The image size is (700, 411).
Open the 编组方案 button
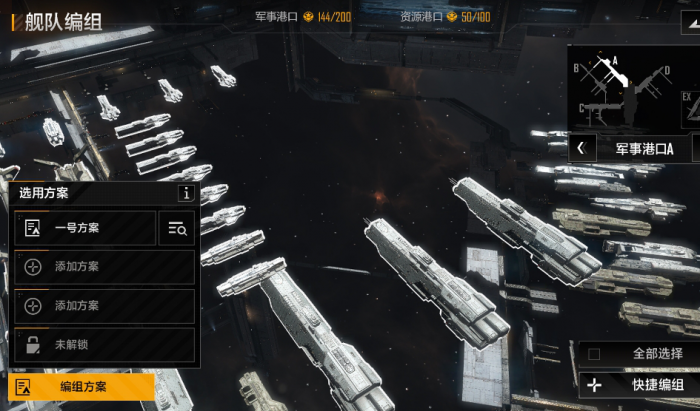click(82, 386)
